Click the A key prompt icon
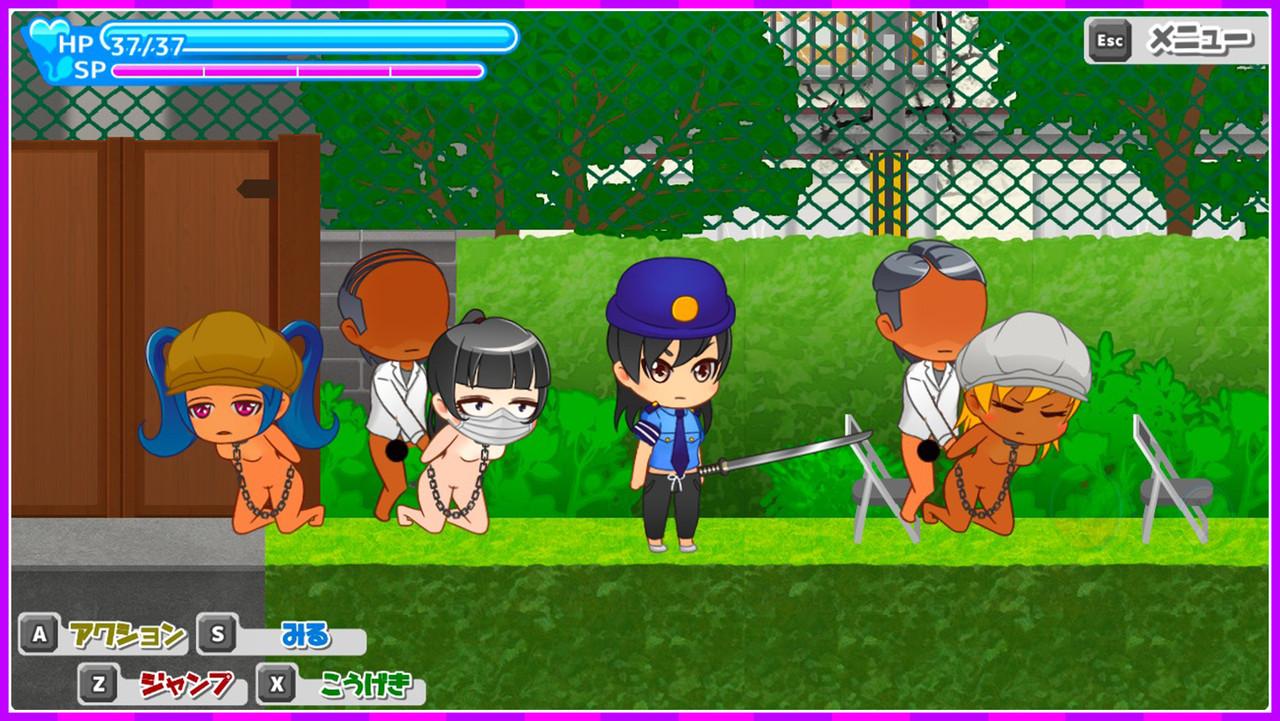 (38, 633)
